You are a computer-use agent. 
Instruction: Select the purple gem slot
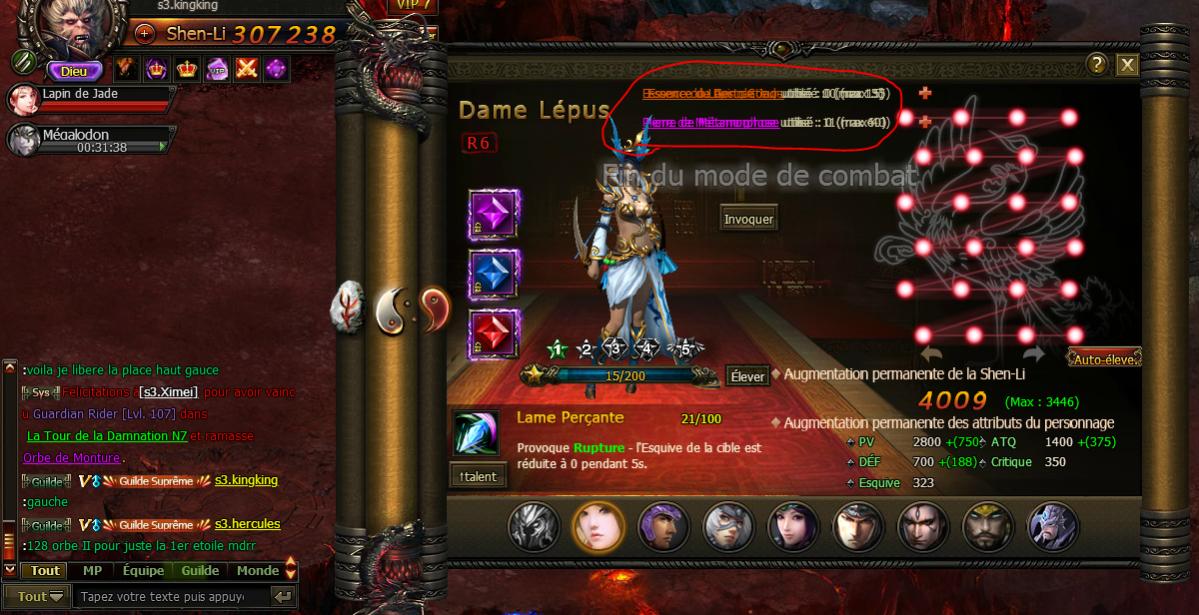494,215
